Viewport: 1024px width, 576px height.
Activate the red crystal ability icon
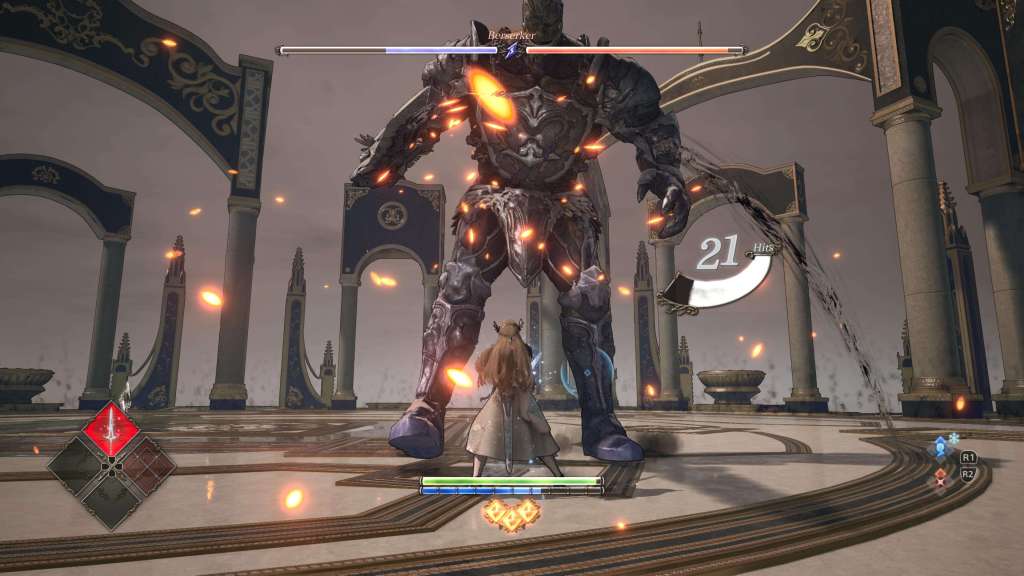pos(940,477)
